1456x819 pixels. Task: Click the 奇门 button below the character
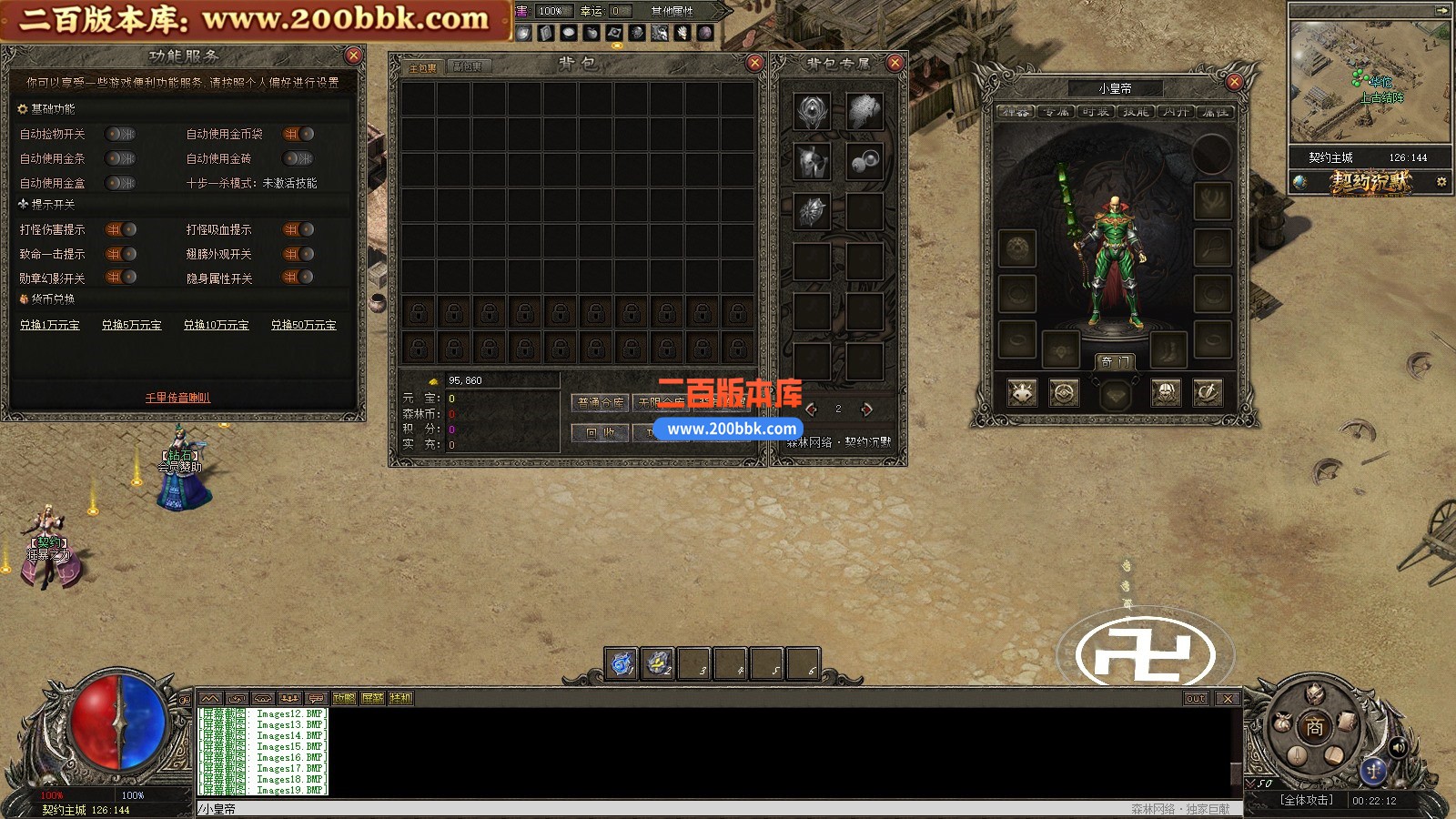(x=1114, y=361)
